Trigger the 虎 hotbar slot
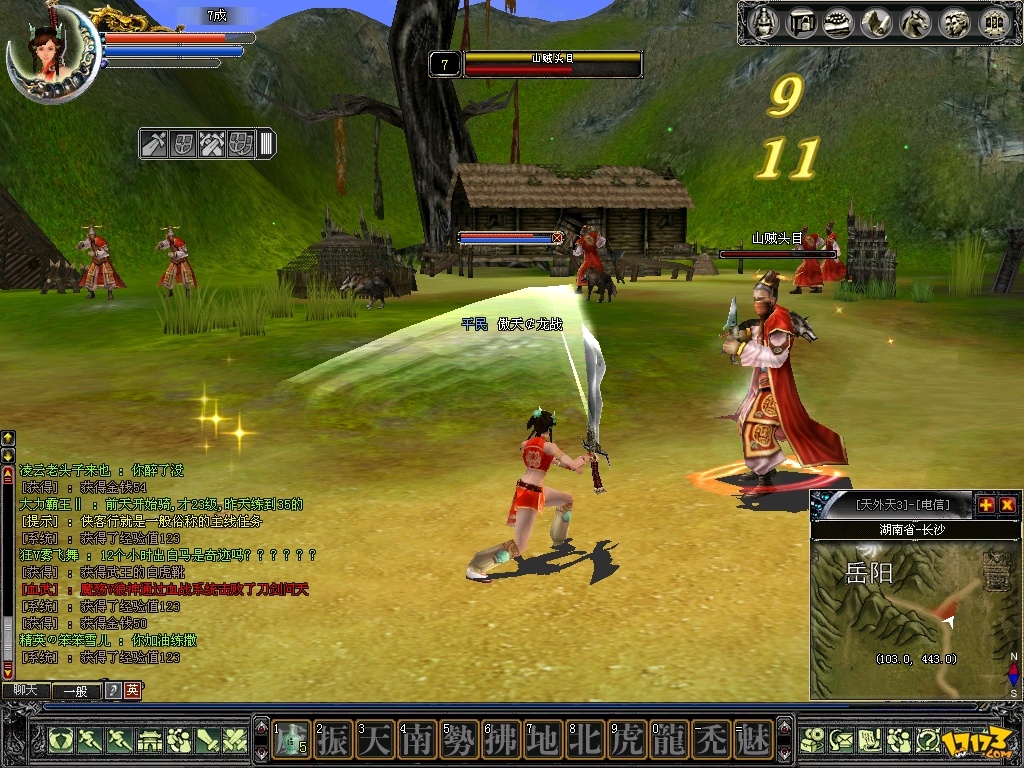Viewport: 1024px width, 768px height. (x=627, y=741)
